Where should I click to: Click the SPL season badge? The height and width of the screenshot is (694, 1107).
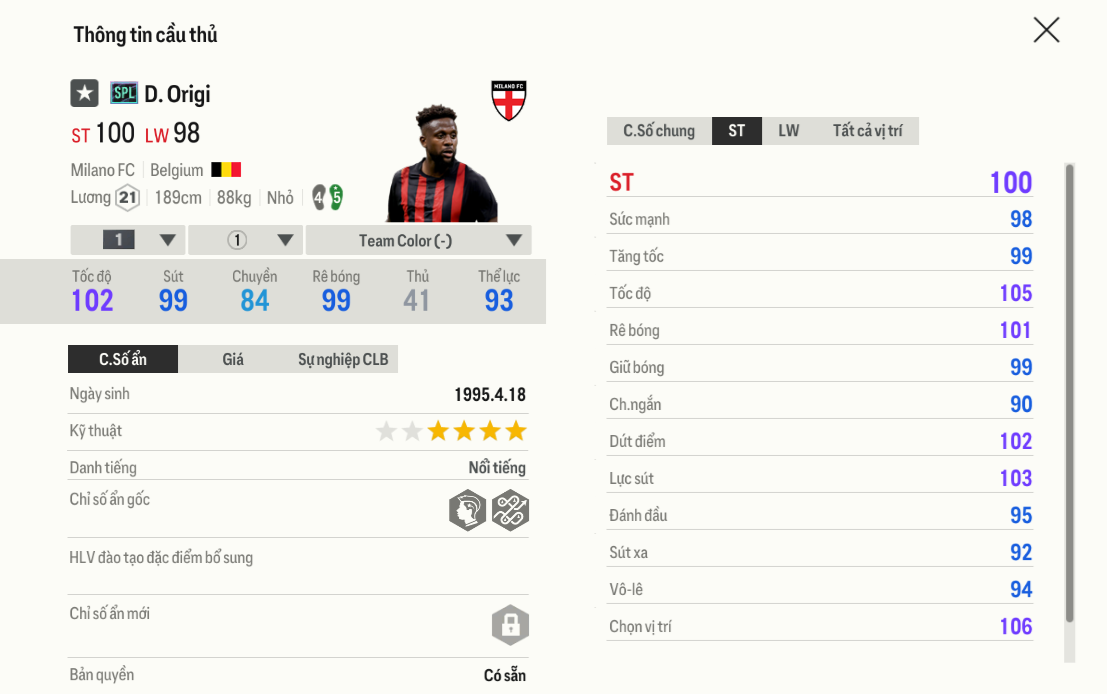point(124,94)
